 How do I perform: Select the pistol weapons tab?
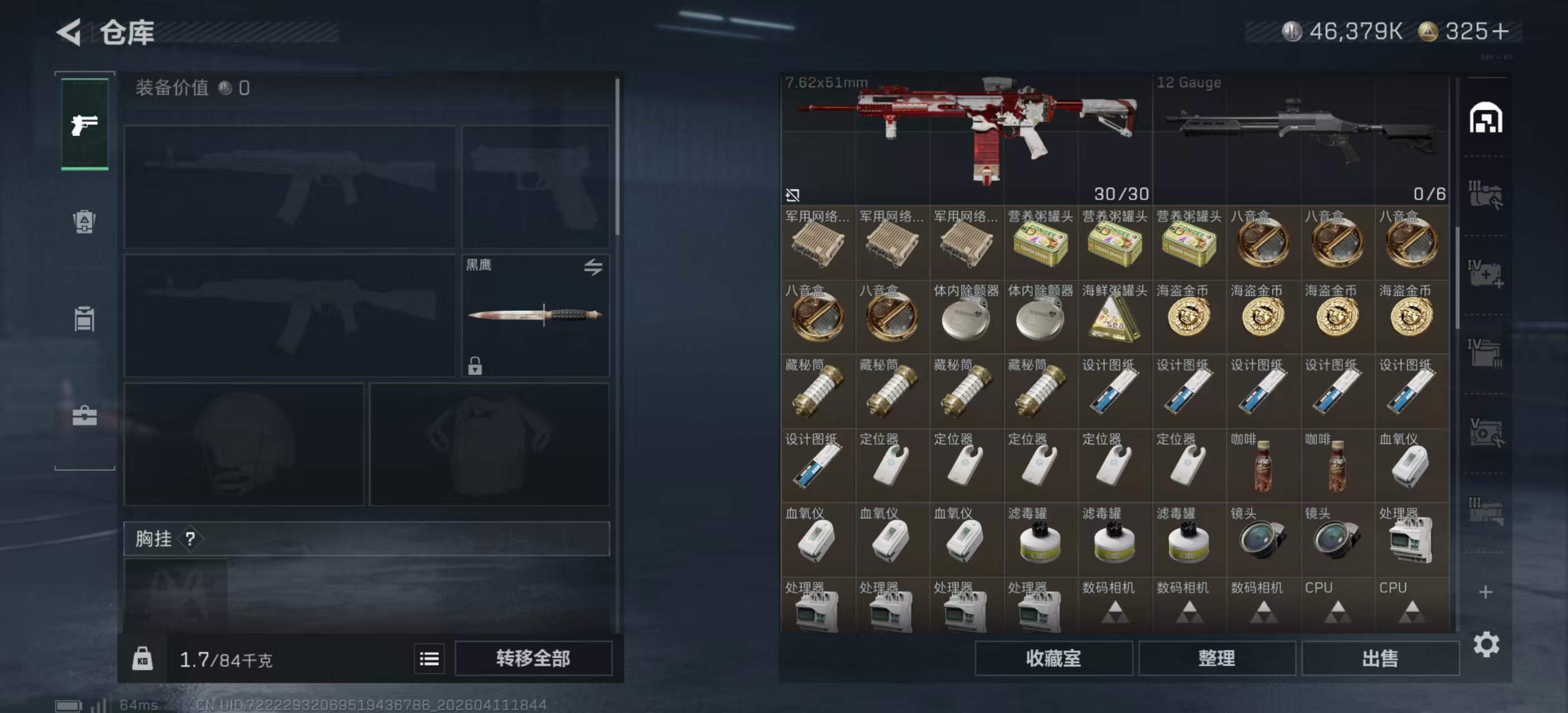(85, 124)
